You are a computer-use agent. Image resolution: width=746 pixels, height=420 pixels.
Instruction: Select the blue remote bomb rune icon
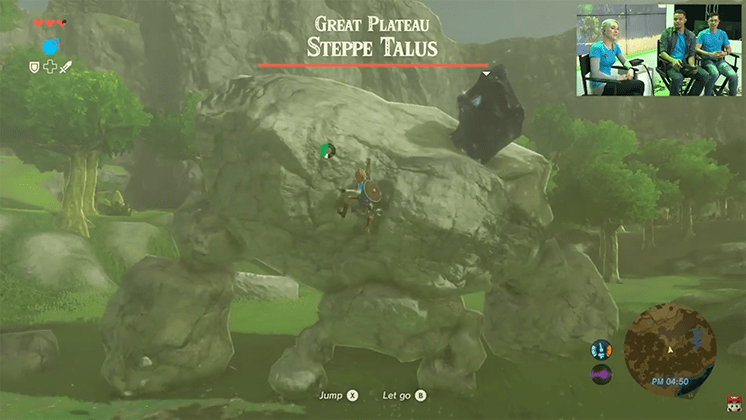pyautogui.click(x=51, y=46)
